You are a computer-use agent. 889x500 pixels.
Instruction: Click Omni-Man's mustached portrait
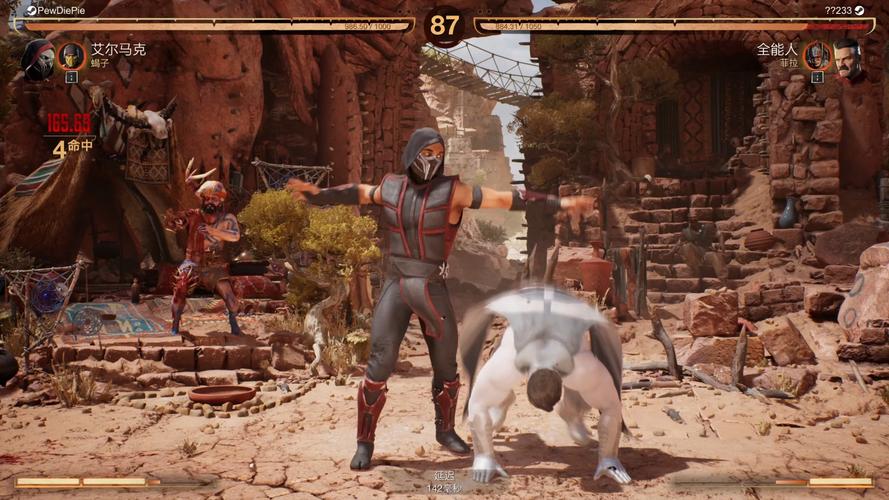(x=849, y=58)
